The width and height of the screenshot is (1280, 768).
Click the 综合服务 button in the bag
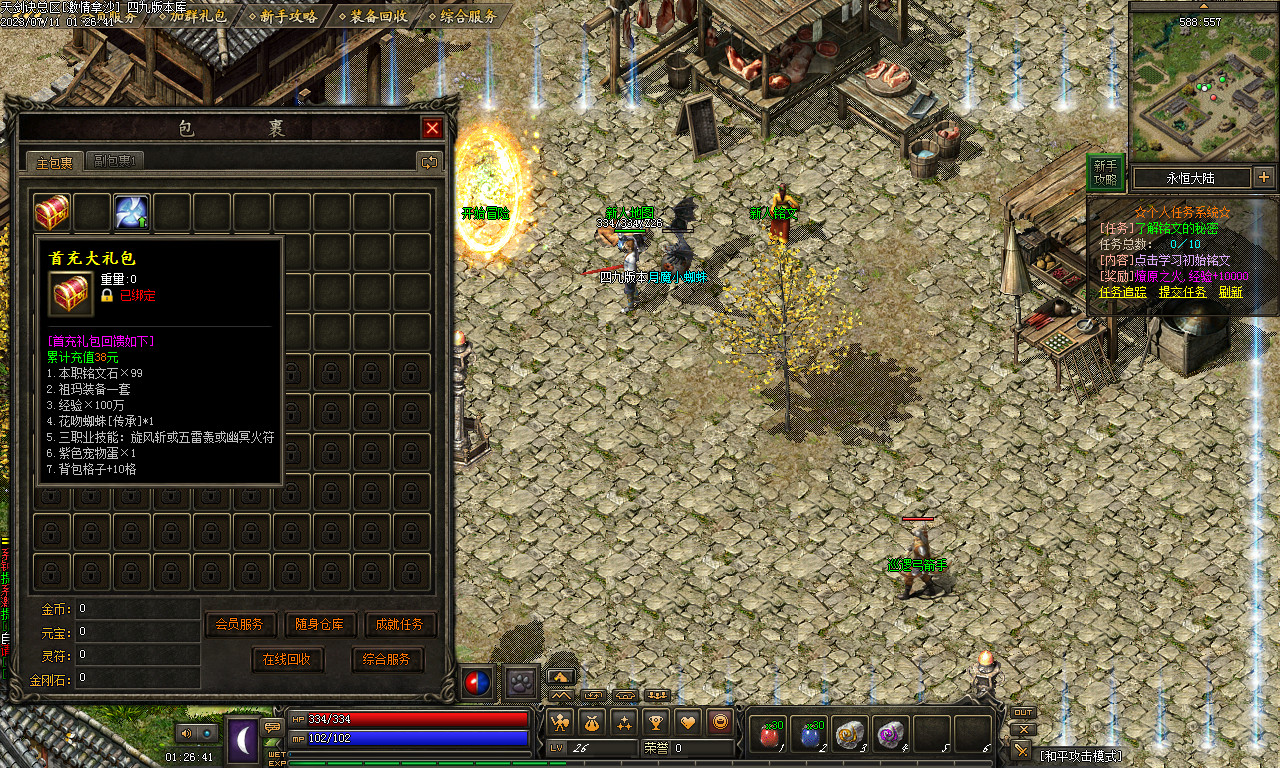pos(387,660)
